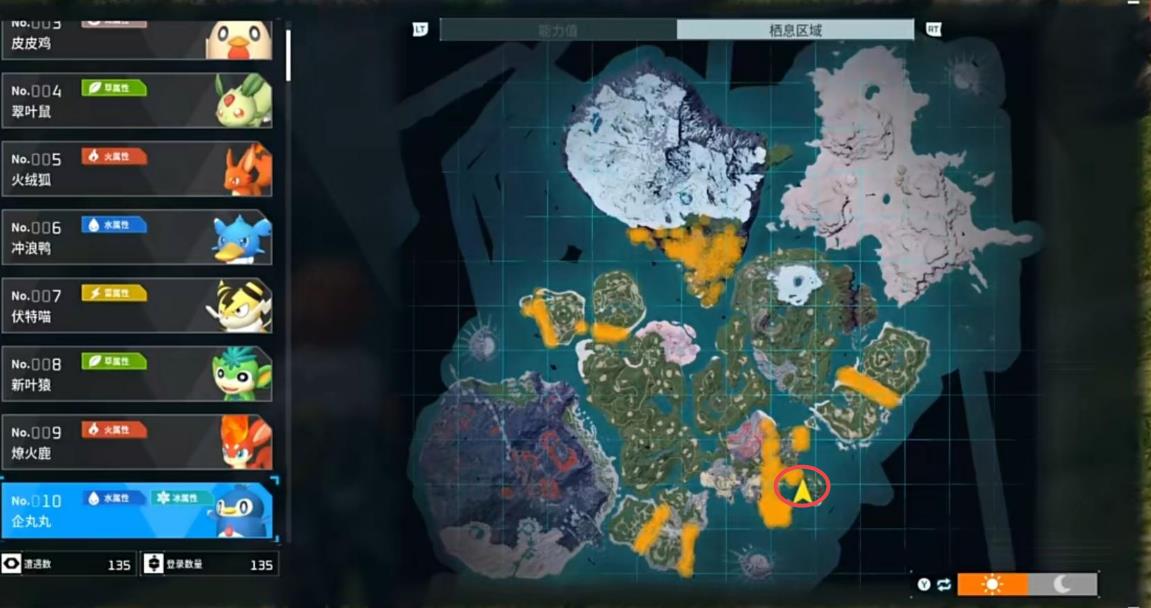
Task: Open the No.006 冲浪鸭 entry
Action: [x=136, y=237]
